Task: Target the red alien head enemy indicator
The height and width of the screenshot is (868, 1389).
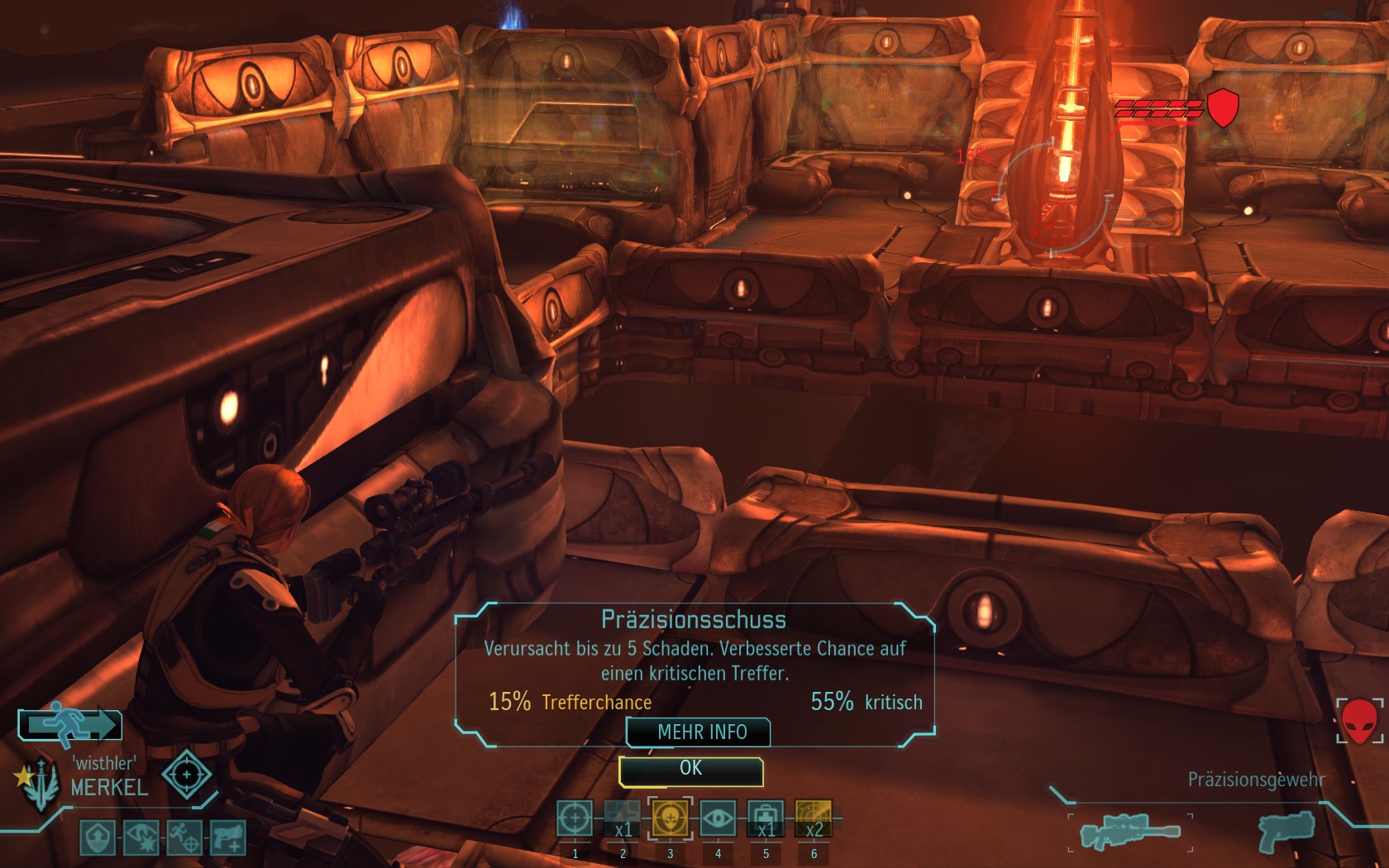Action: 1359,720
